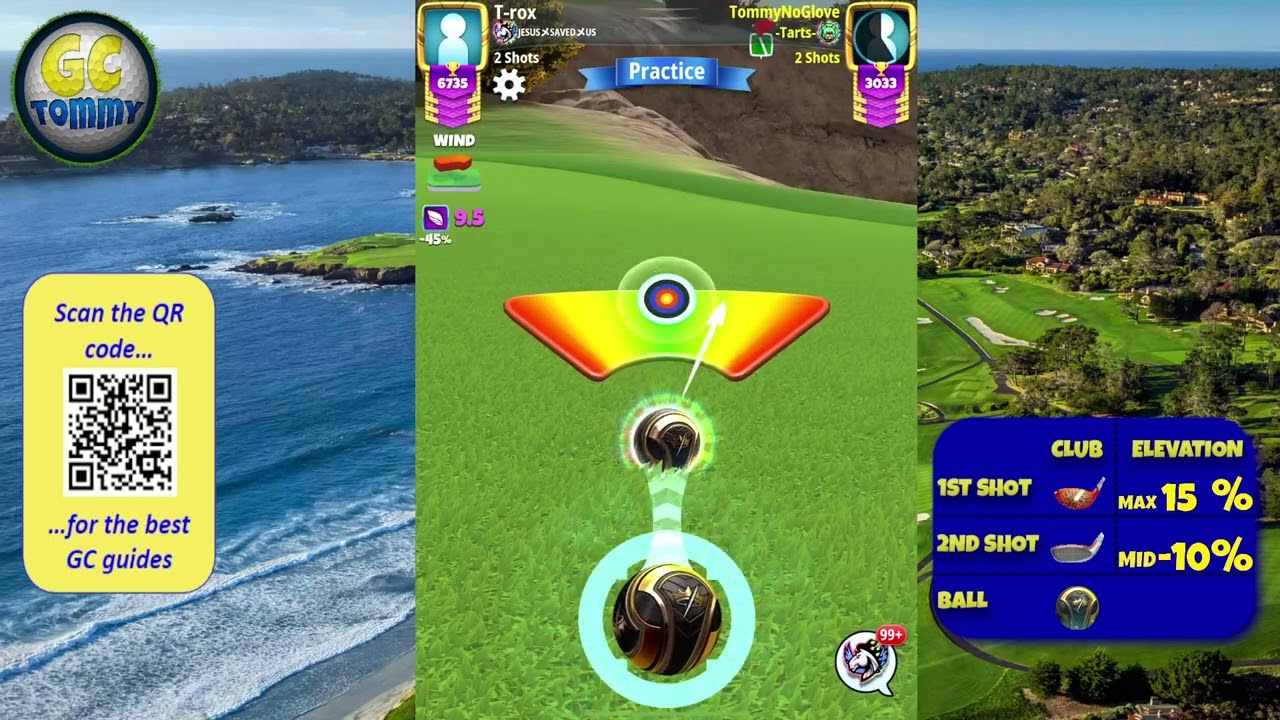The image size is (1280, 720).
Task: Select T-rox's player avatar
Action: click(454, 37)
